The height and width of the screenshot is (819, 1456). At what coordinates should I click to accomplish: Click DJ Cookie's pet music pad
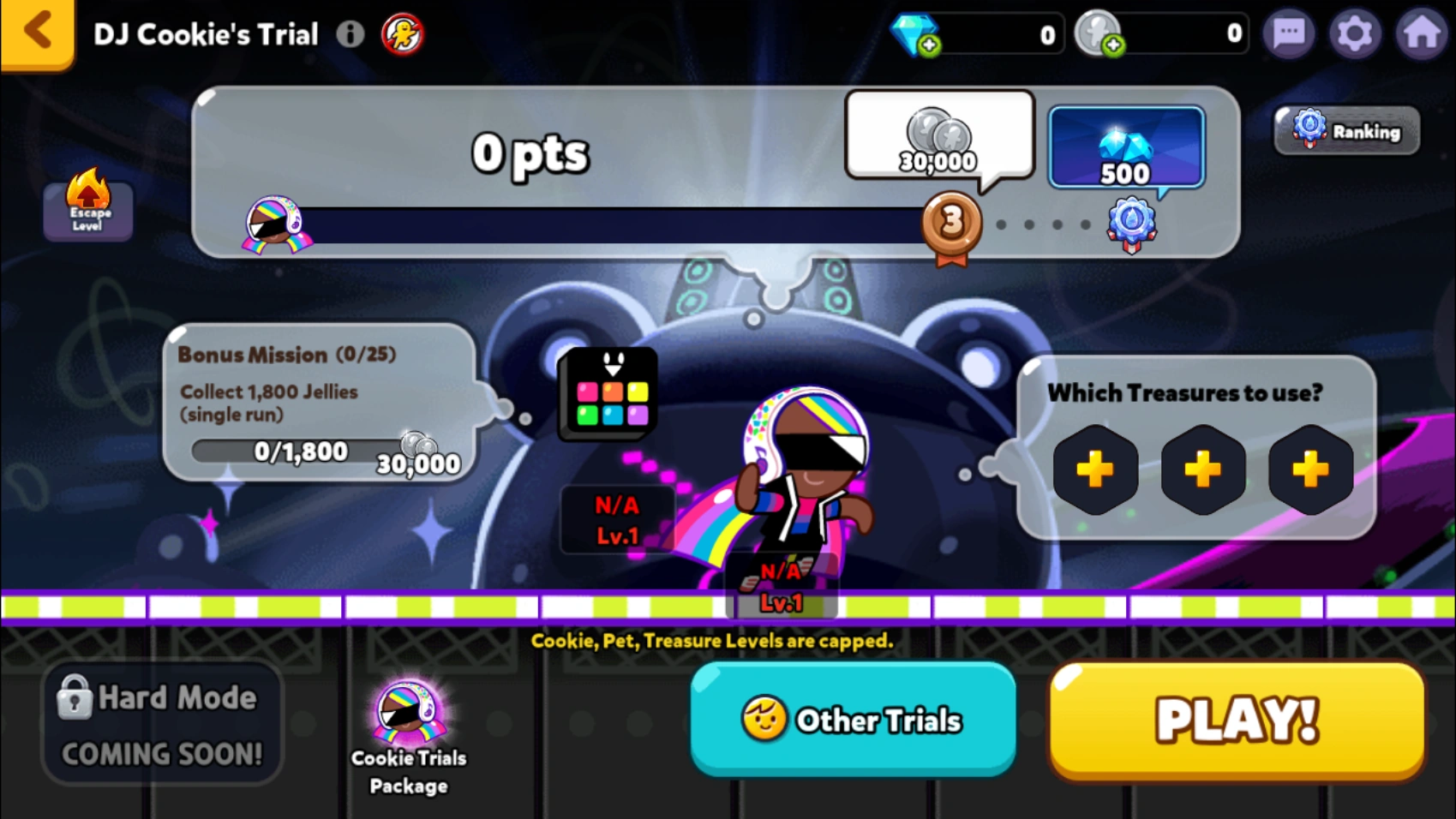(x=606, y=393)
